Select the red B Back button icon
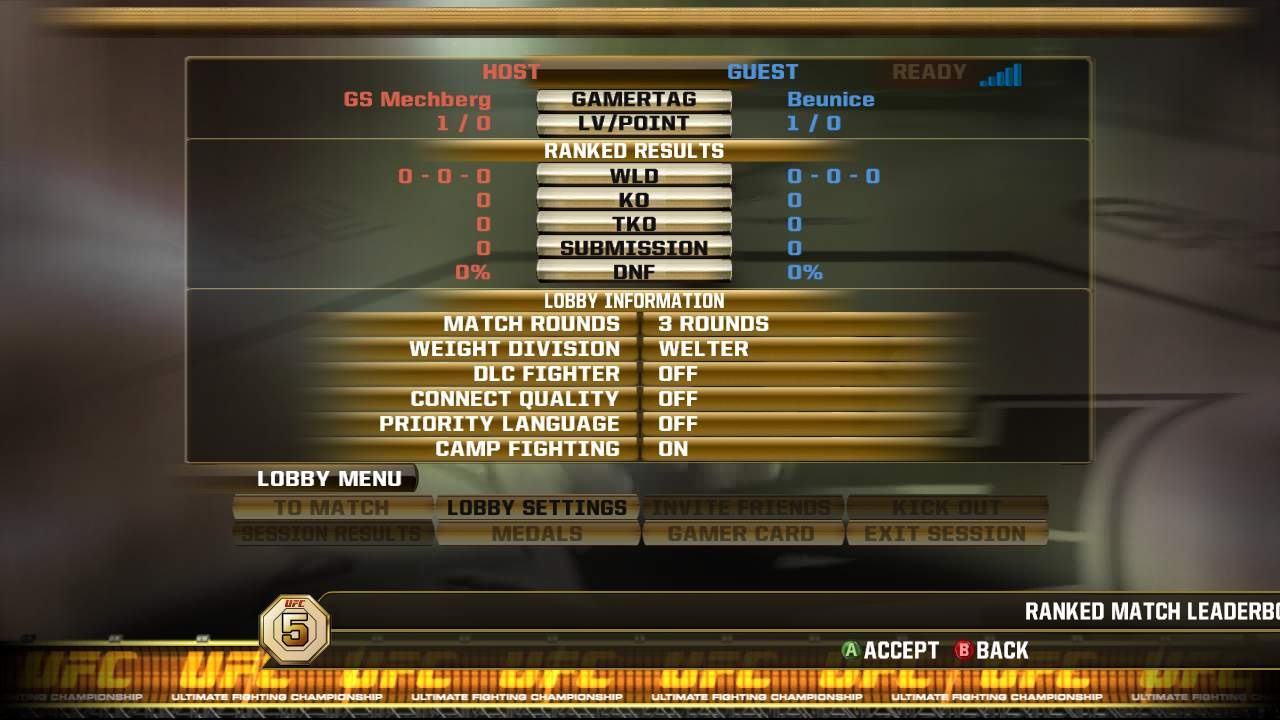The width and height of the screenshot is (1280, 720). (961, 650)
